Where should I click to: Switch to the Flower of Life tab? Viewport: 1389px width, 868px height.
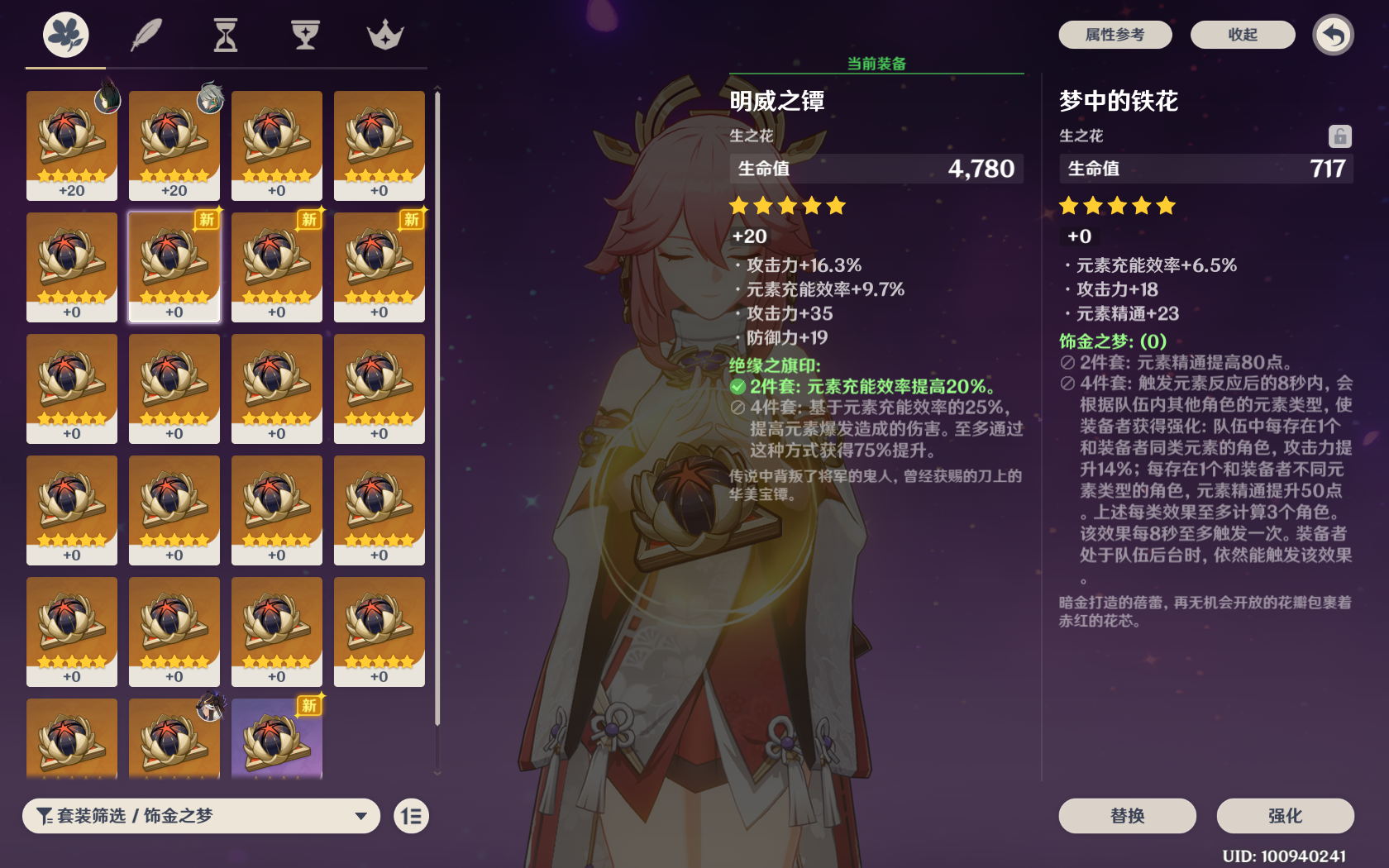(66, 36)
